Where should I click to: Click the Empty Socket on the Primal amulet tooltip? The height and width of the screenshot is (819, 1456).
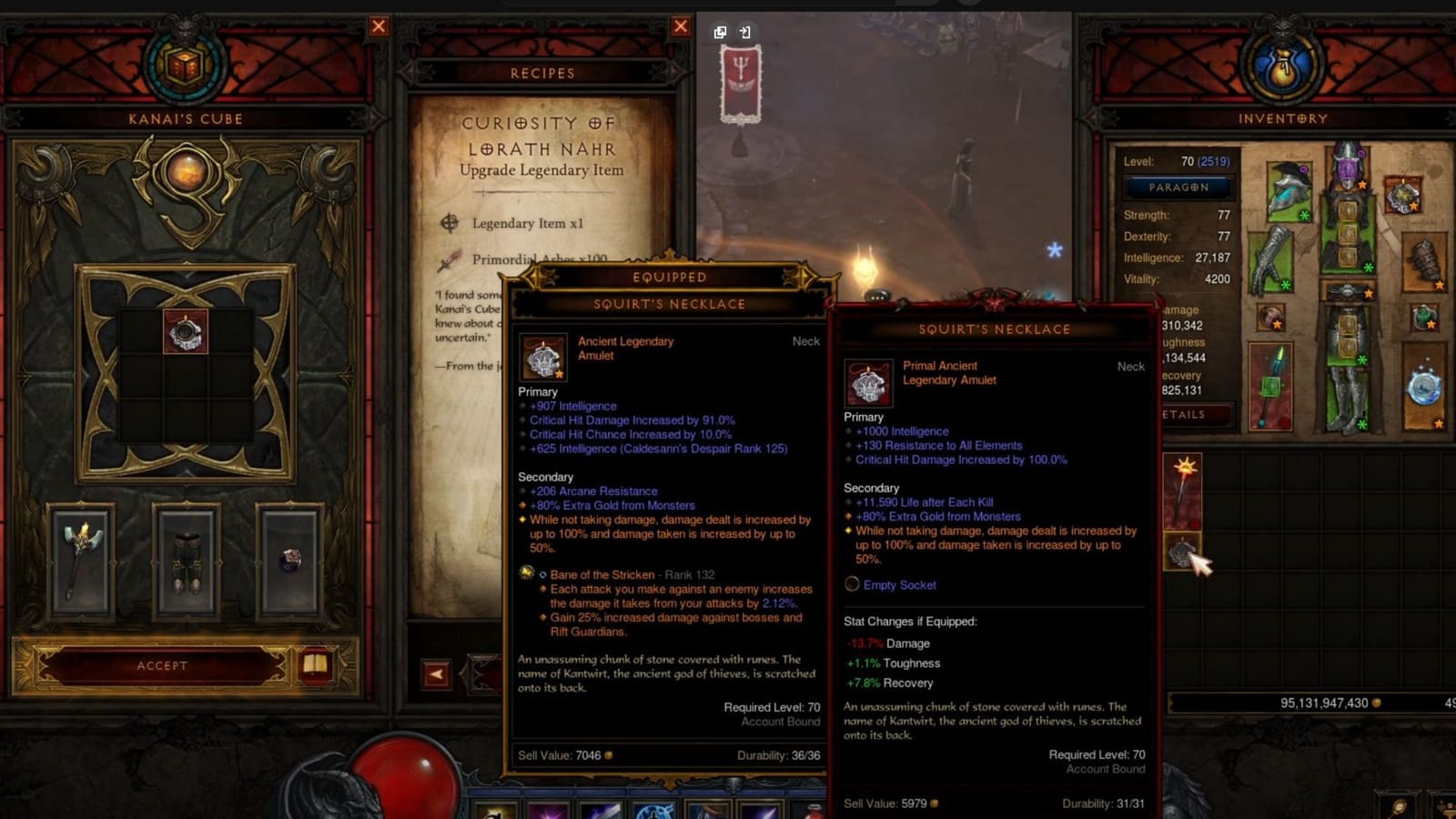point(899,585)
